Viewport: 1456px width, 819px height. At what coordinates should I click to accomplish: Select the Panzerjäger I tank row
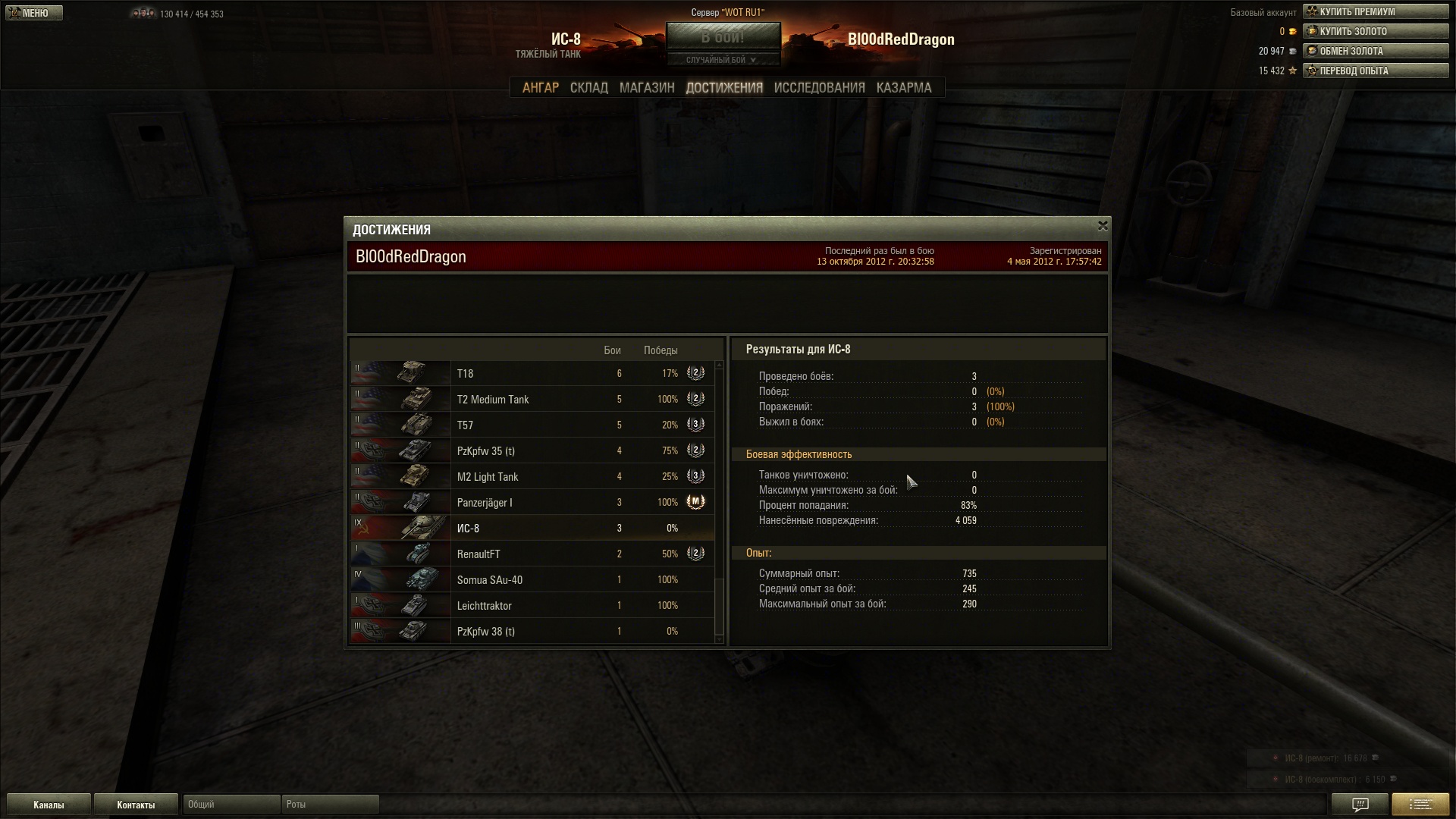(x=531, y=503)
